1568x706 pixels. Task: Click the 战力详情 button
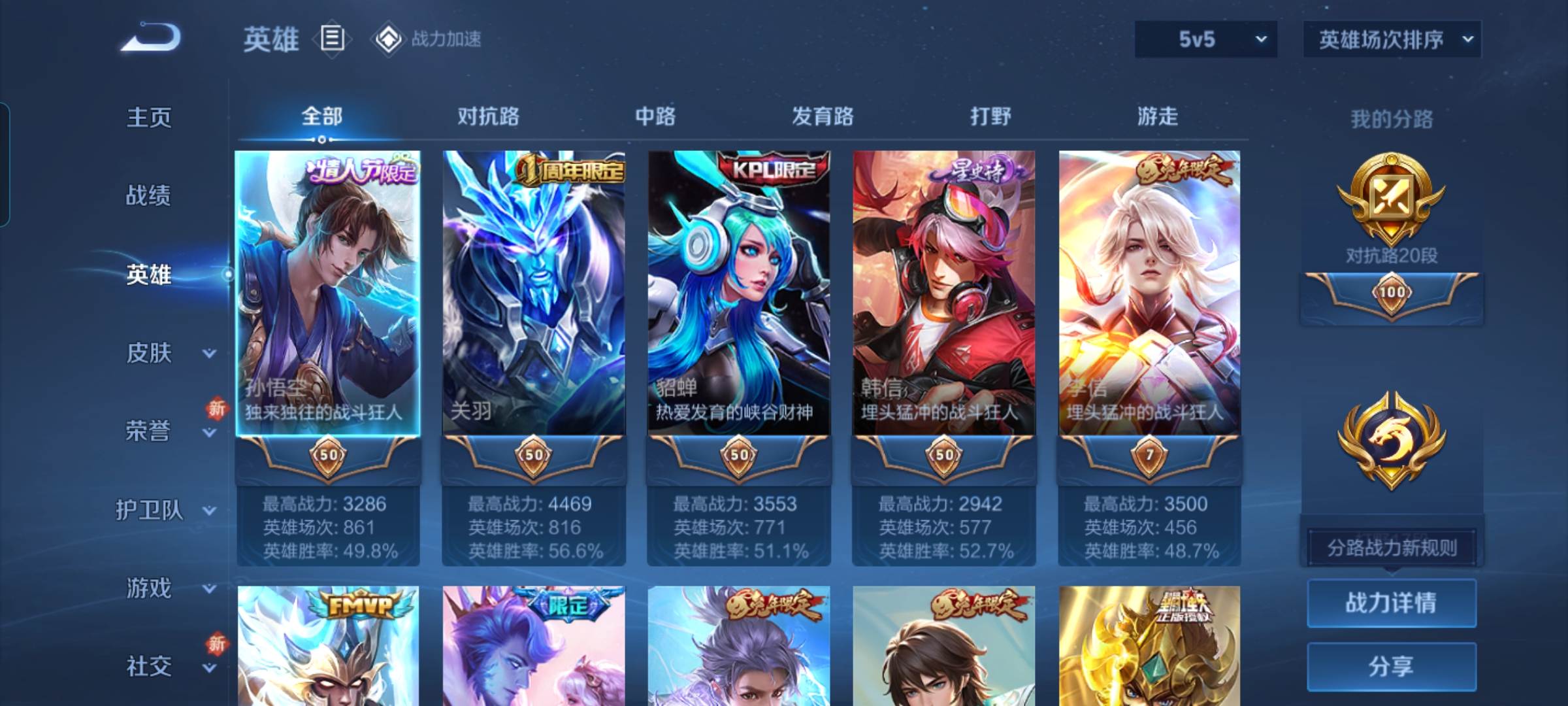pos(1392,603)
